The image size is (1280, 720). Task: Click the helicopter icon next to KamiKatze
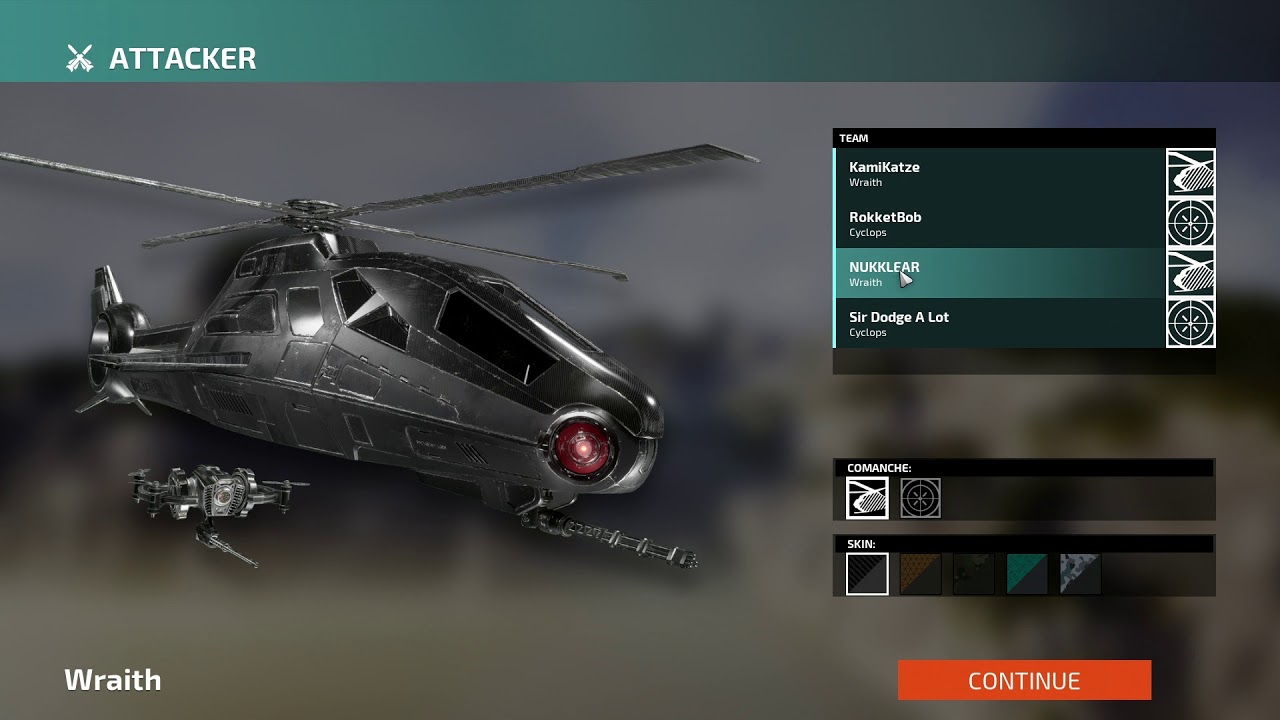point(1190,174)
